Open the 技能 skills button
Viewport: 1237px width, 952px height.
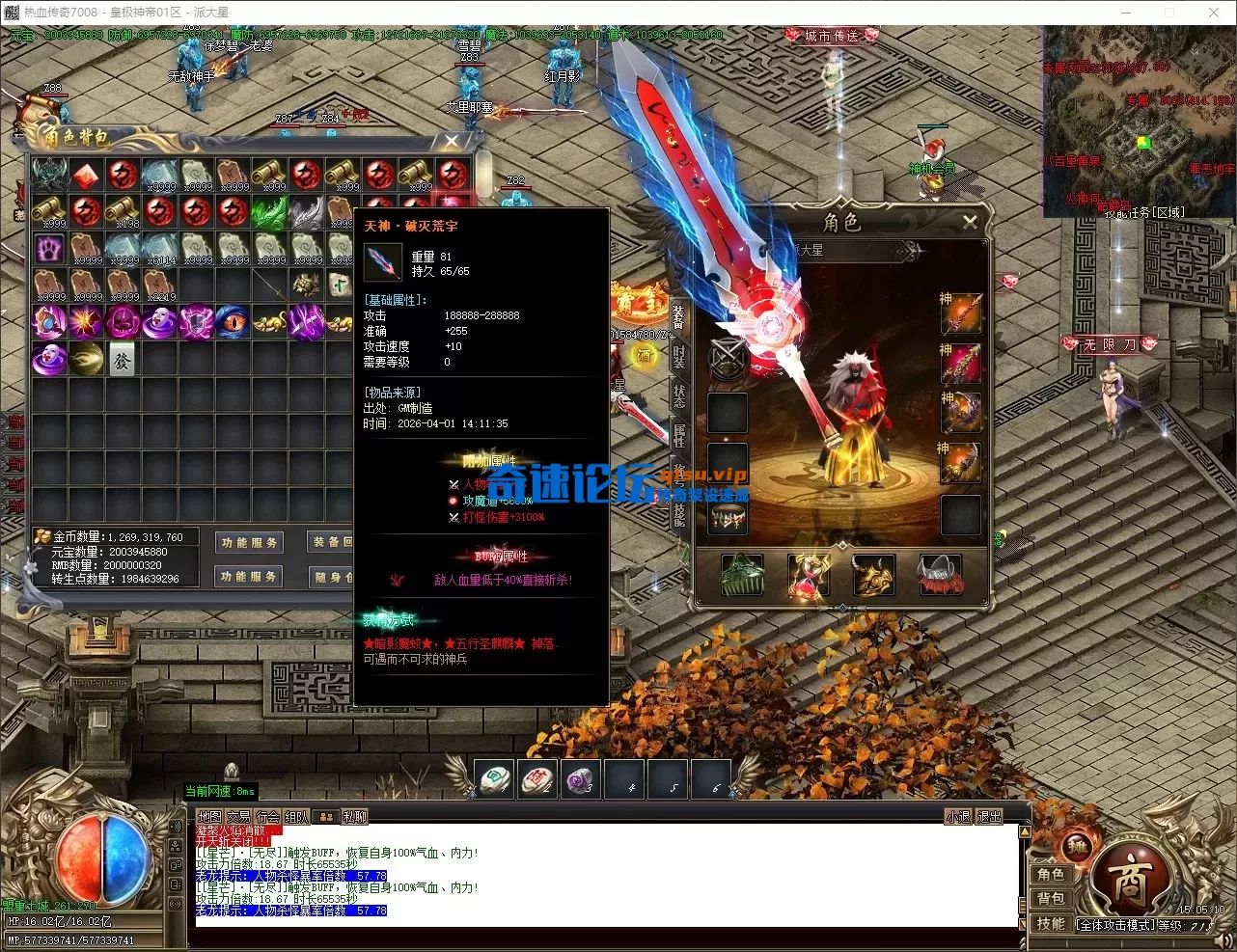click(x=1051, y=924)
